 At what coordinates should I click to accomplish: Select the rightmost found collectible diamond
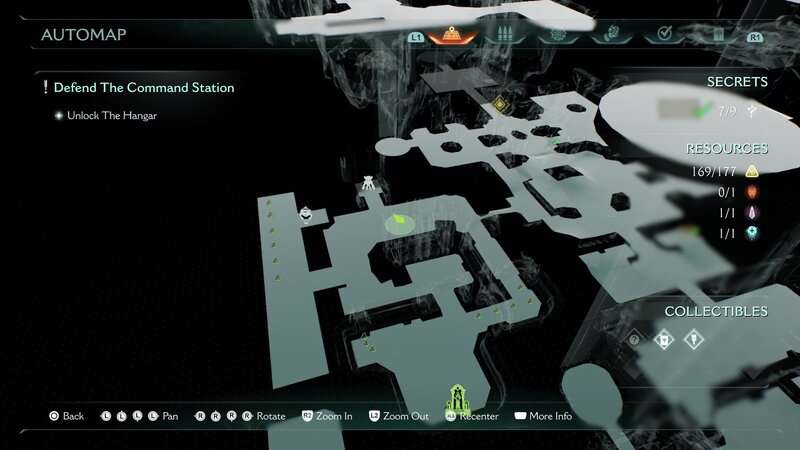(691, 340)
